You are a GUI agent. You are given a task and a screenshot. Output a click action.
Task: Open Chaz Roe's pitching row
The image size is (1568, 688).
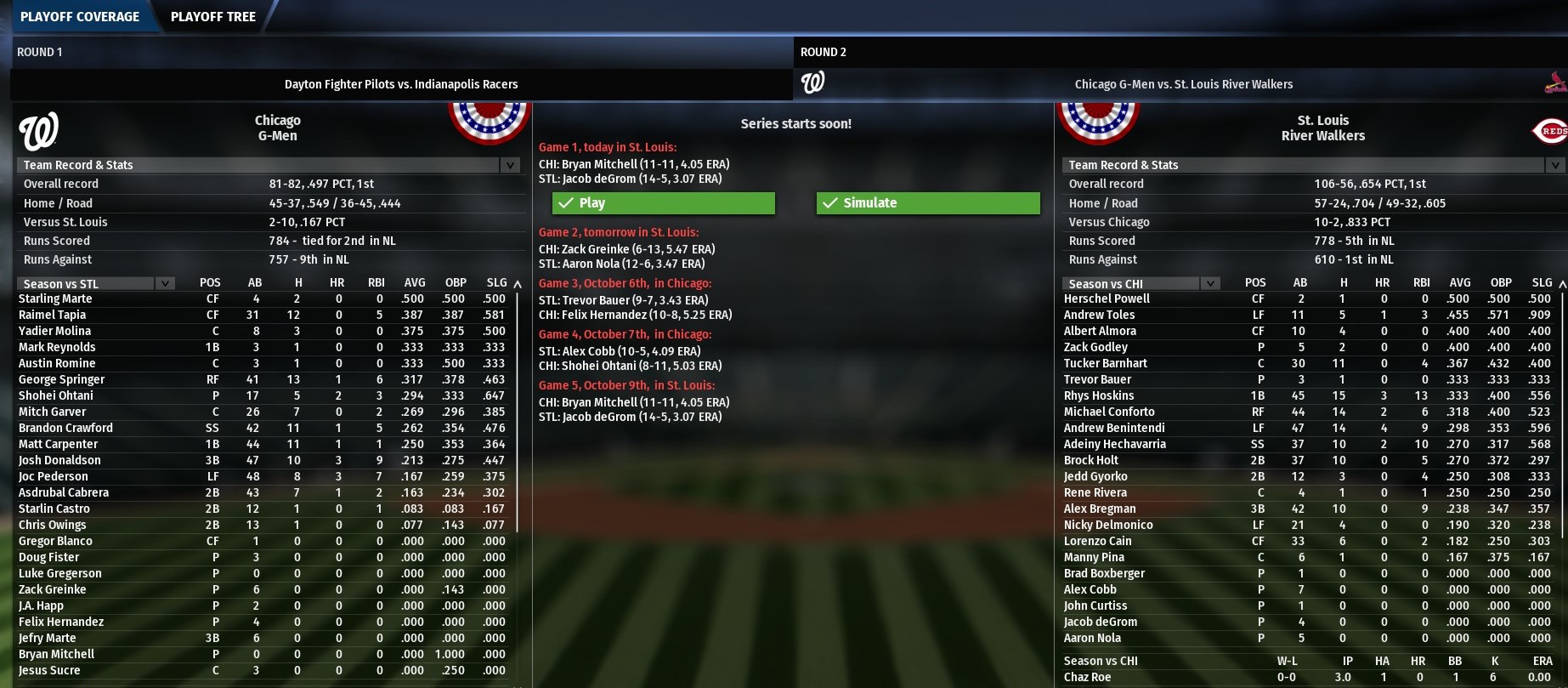[x=1087, y=677]
